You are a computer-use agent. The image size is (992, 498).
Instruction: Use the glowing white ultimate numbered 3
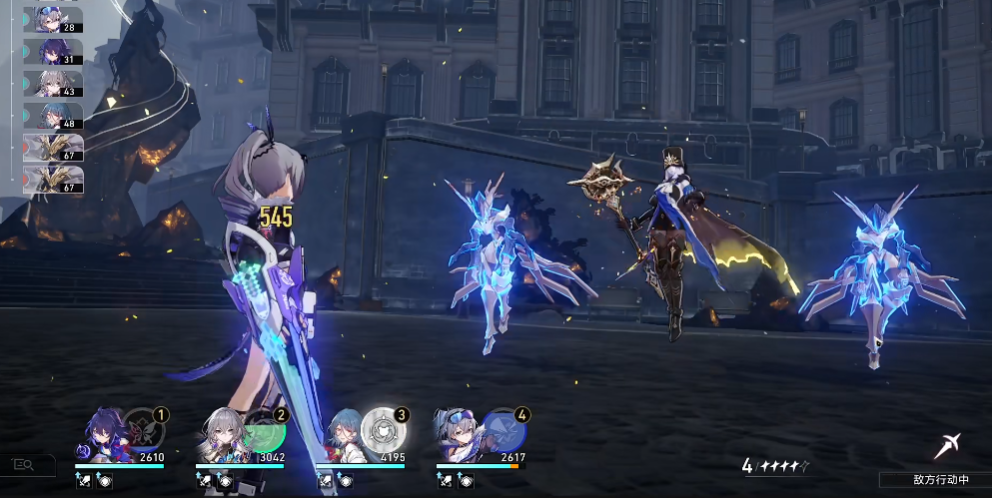click(383, 429)
